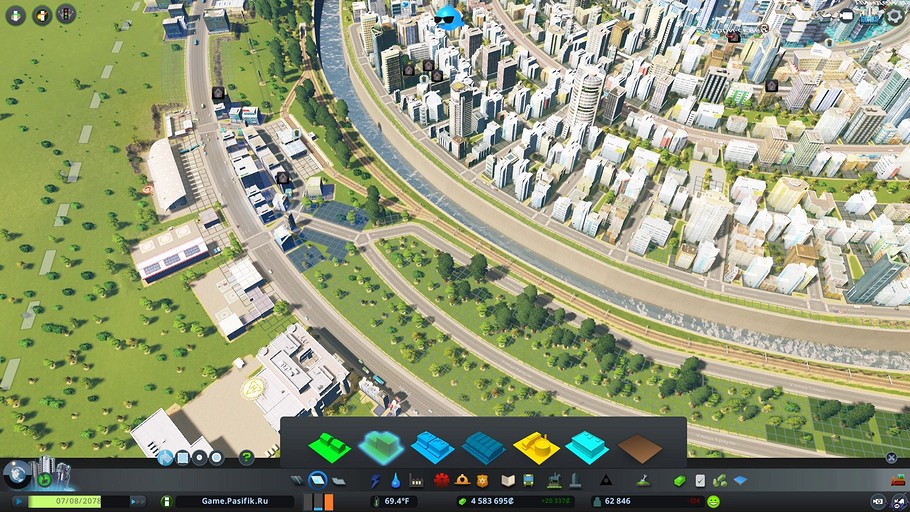Close the zoning panel
The width and height of the screenshot is (910, 512).
(x=891, y=458)
